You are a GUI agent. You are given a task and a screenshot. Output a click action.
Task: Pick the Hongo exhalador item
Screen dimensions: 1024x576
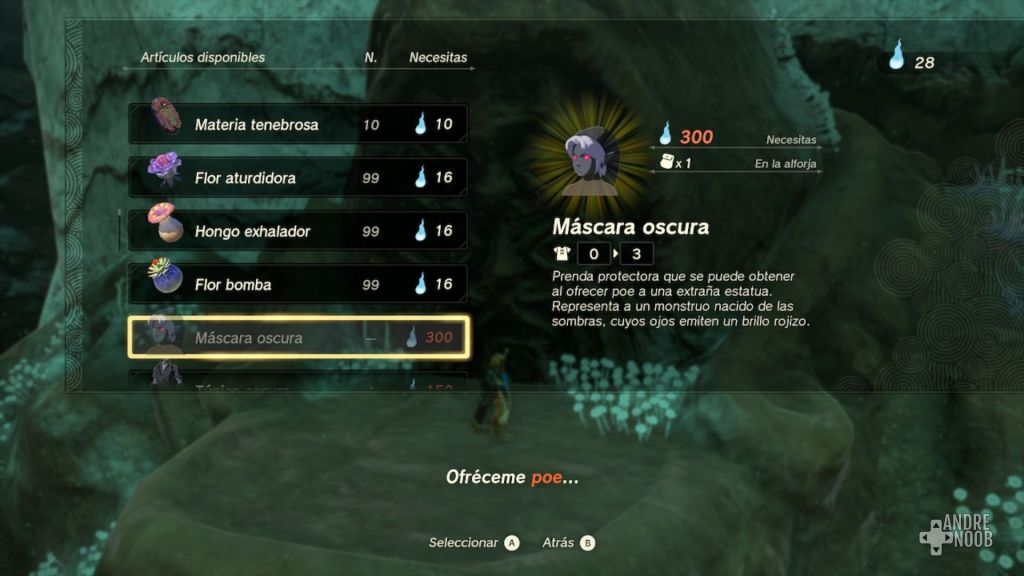pyautogui.click(x=298, y=231)
